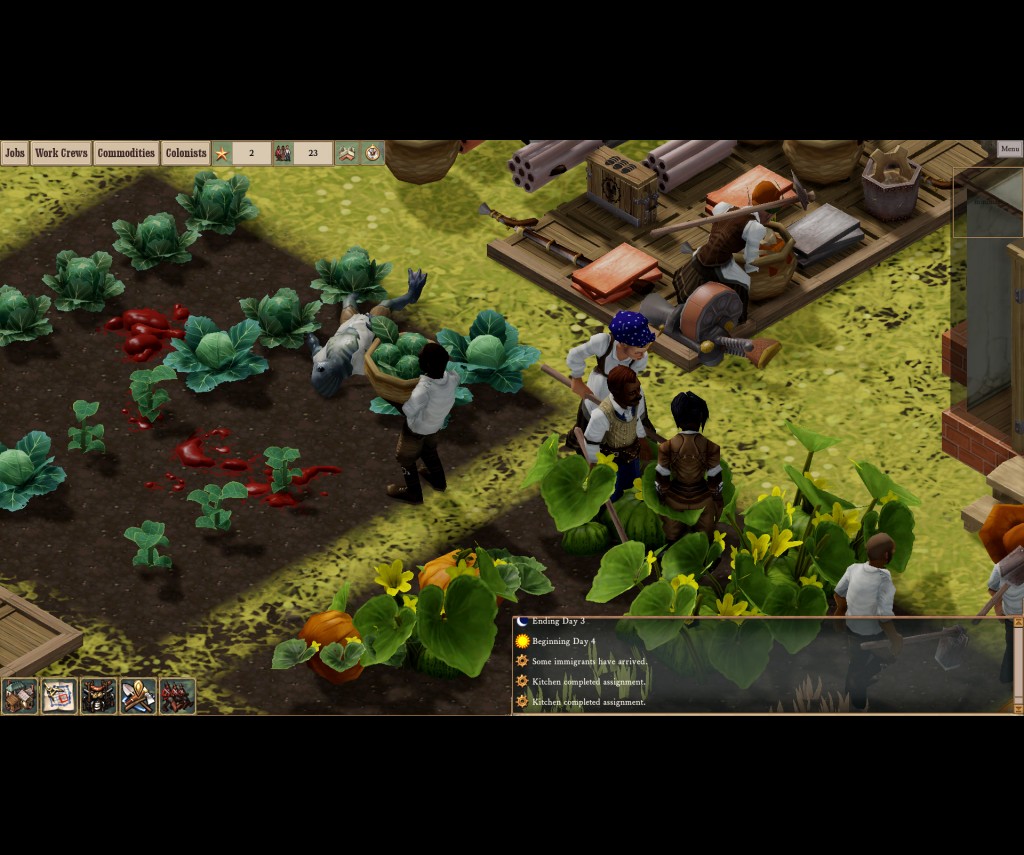This screenshot has width=1024, height=855.
Task: Click the gold star prestige icon
Action: tap(222, 153)
